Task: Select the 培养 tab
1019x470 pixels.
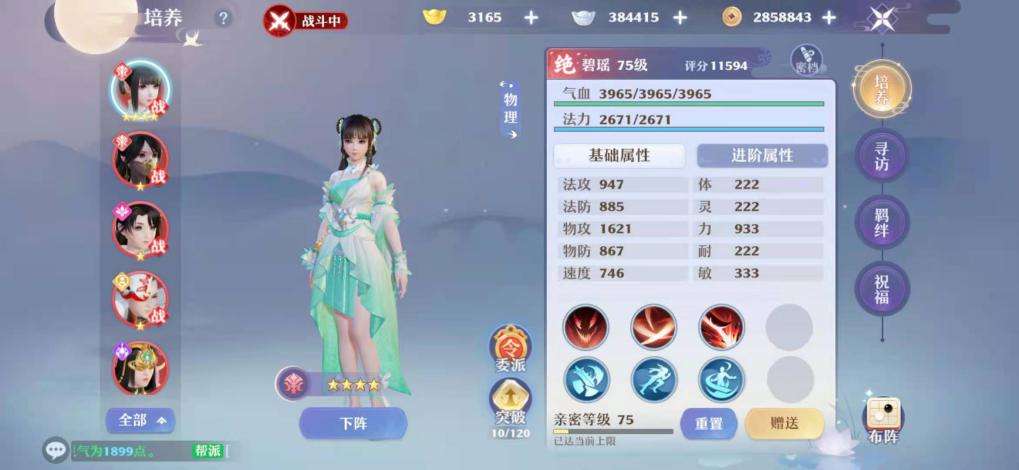Action: (x=881, y=89)
